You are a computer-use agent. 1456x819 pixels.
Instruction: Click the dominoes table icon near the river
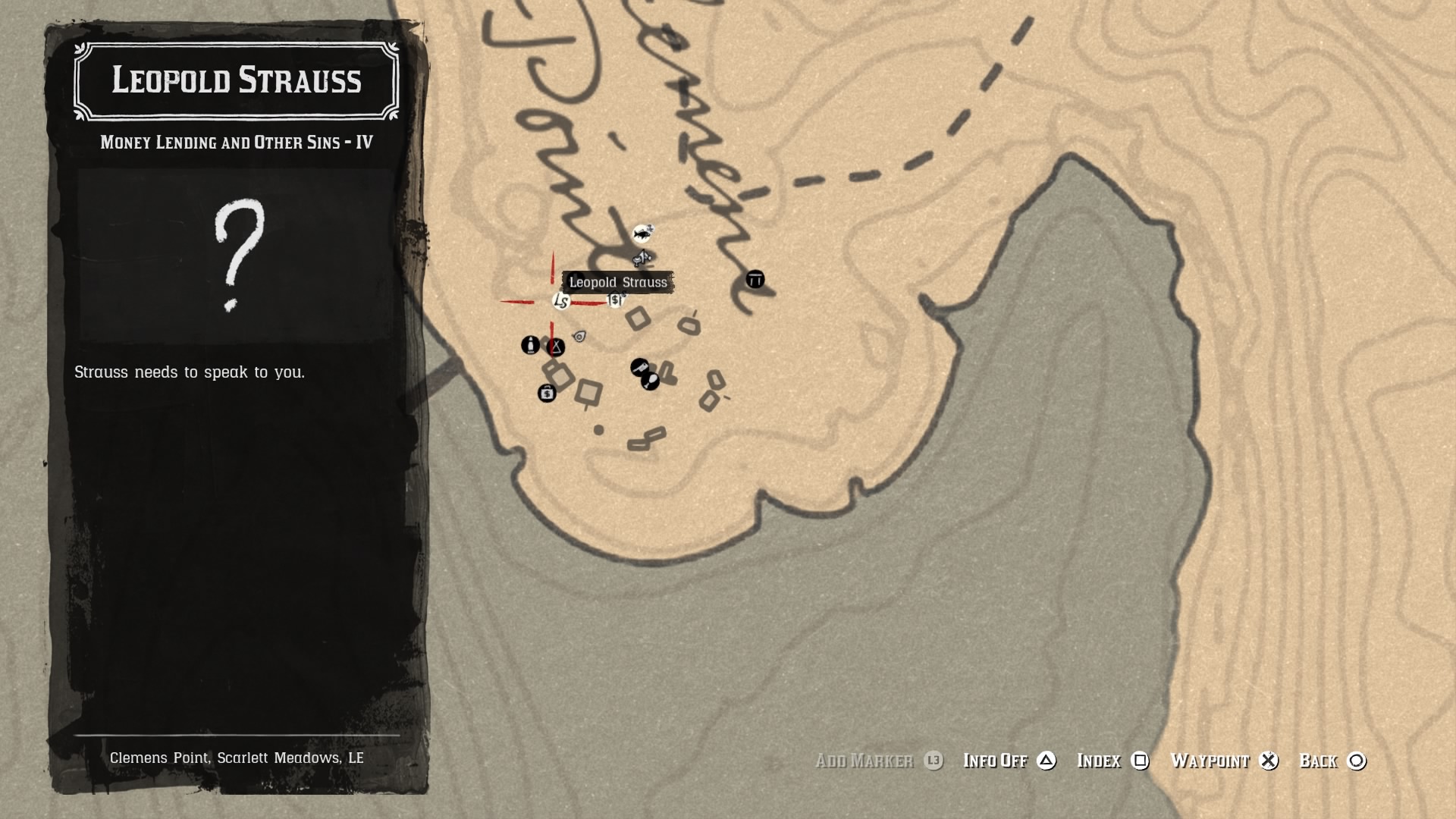click(x=755, y=279)
